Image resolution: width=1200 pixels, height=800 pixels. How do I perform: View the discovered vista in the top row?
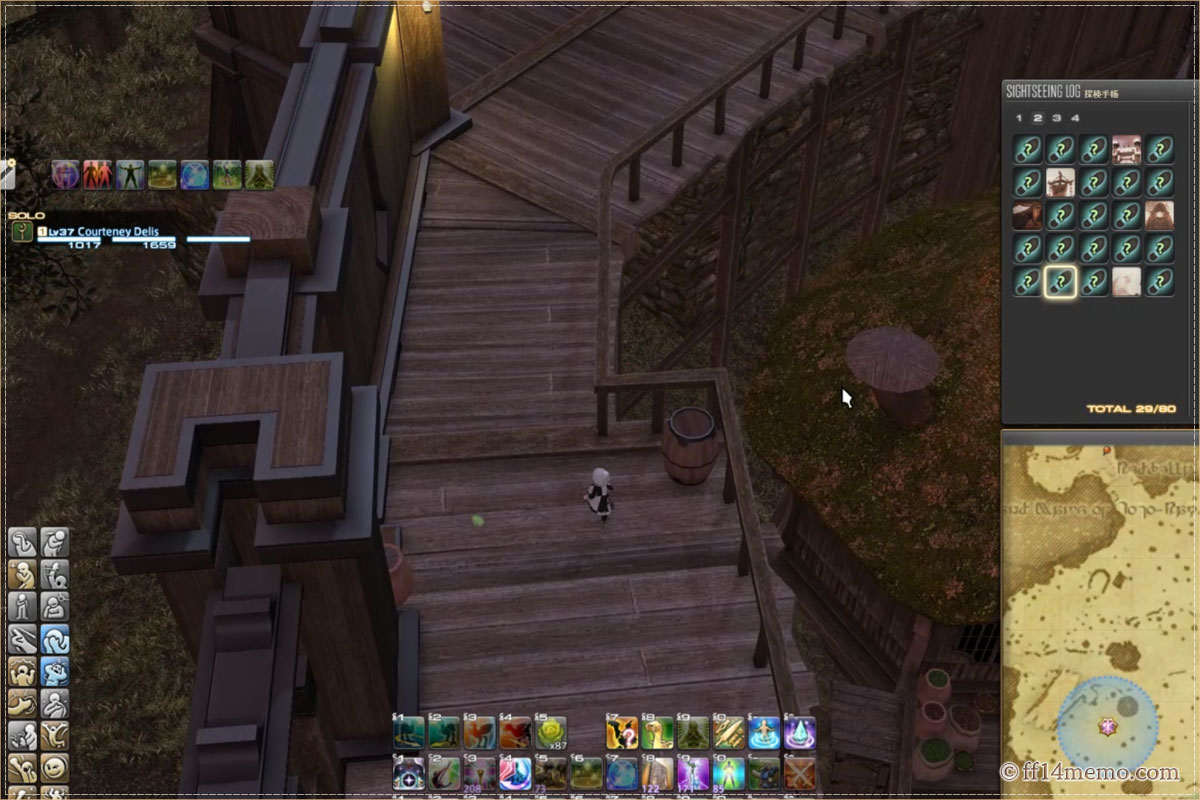1126,150
